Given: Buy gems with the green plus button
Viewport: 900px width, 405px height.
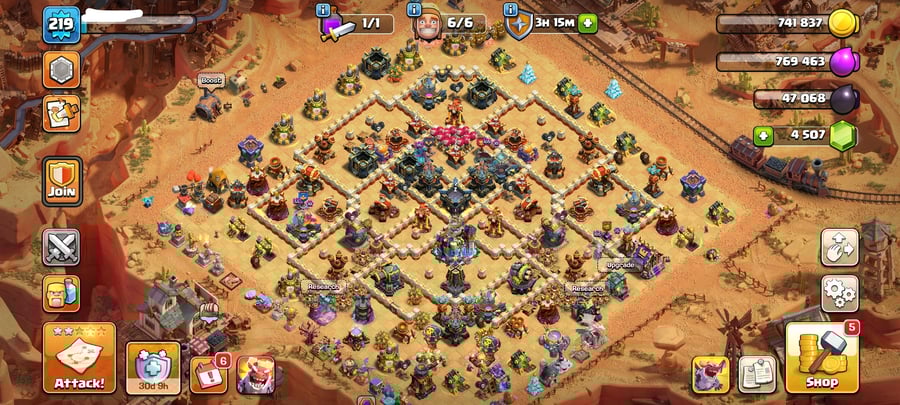Looking at the screenshot, I should click(x=763, y=134).
